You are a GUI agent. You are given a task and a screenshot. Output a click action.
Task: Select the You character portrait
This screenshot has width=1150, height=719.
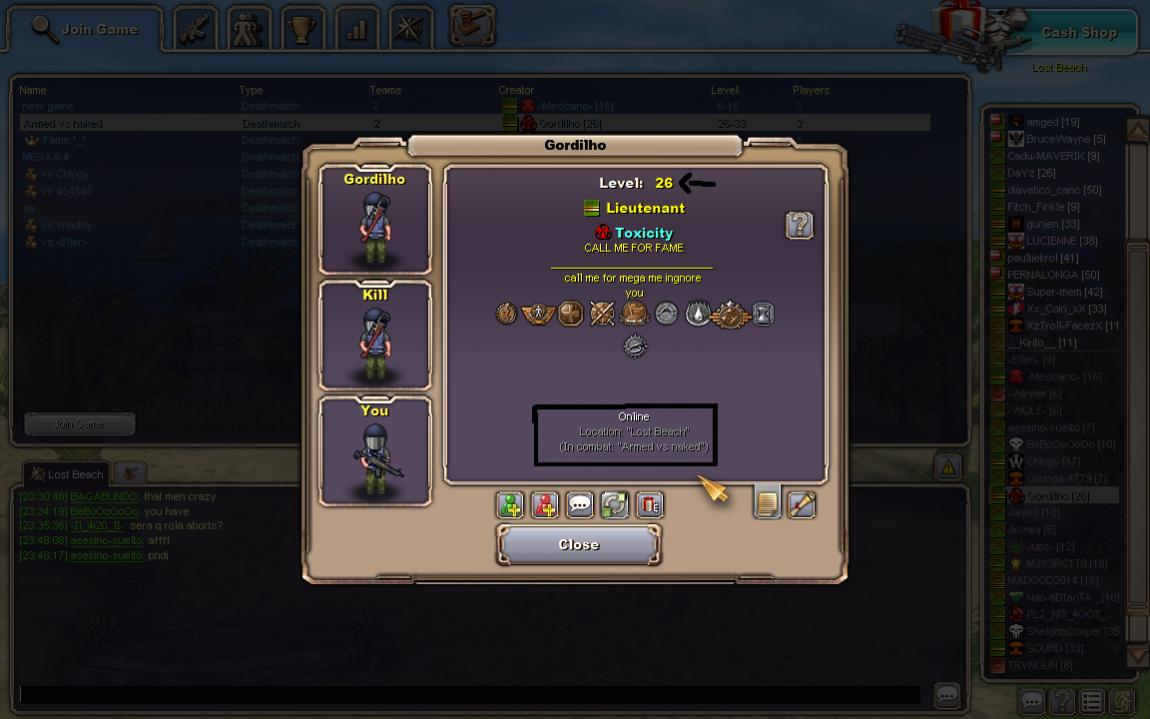click(375, 452)
